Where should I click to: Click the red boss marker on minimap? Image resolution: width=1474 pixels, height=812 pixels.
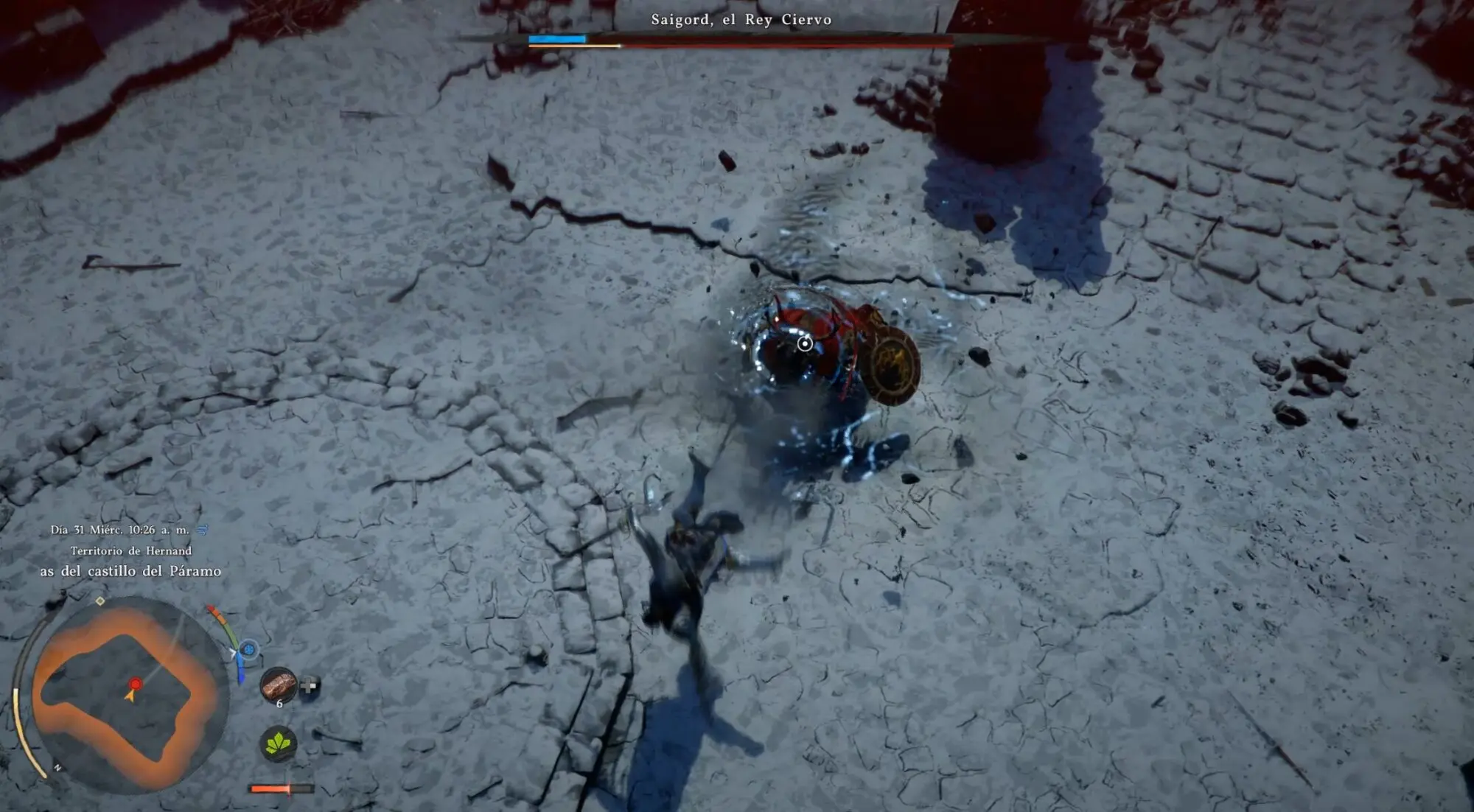pyautogui.click(x=135, y=684)
